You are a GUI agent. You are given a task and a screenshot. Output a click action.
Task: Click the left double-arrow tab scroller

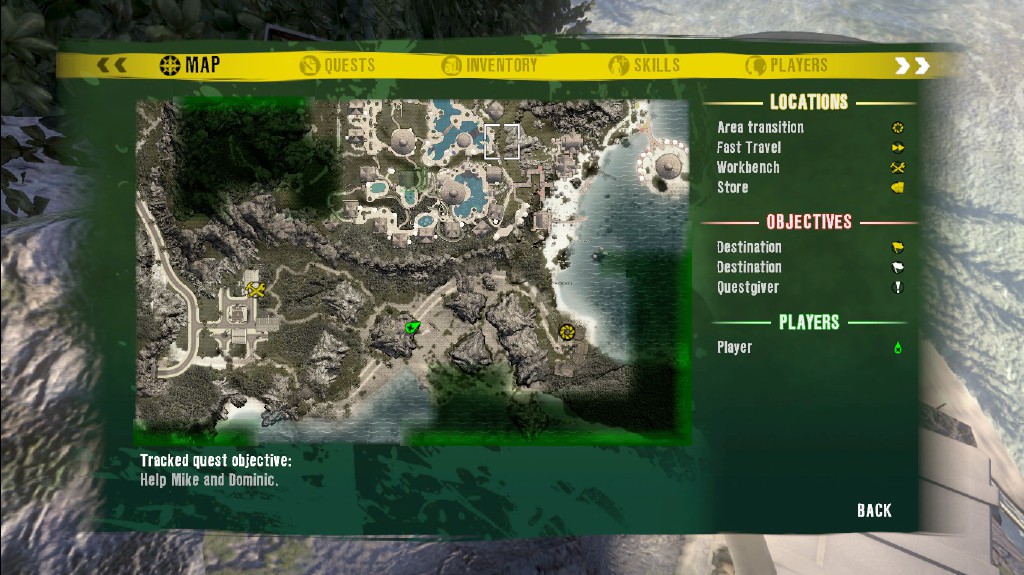(111, 66)
